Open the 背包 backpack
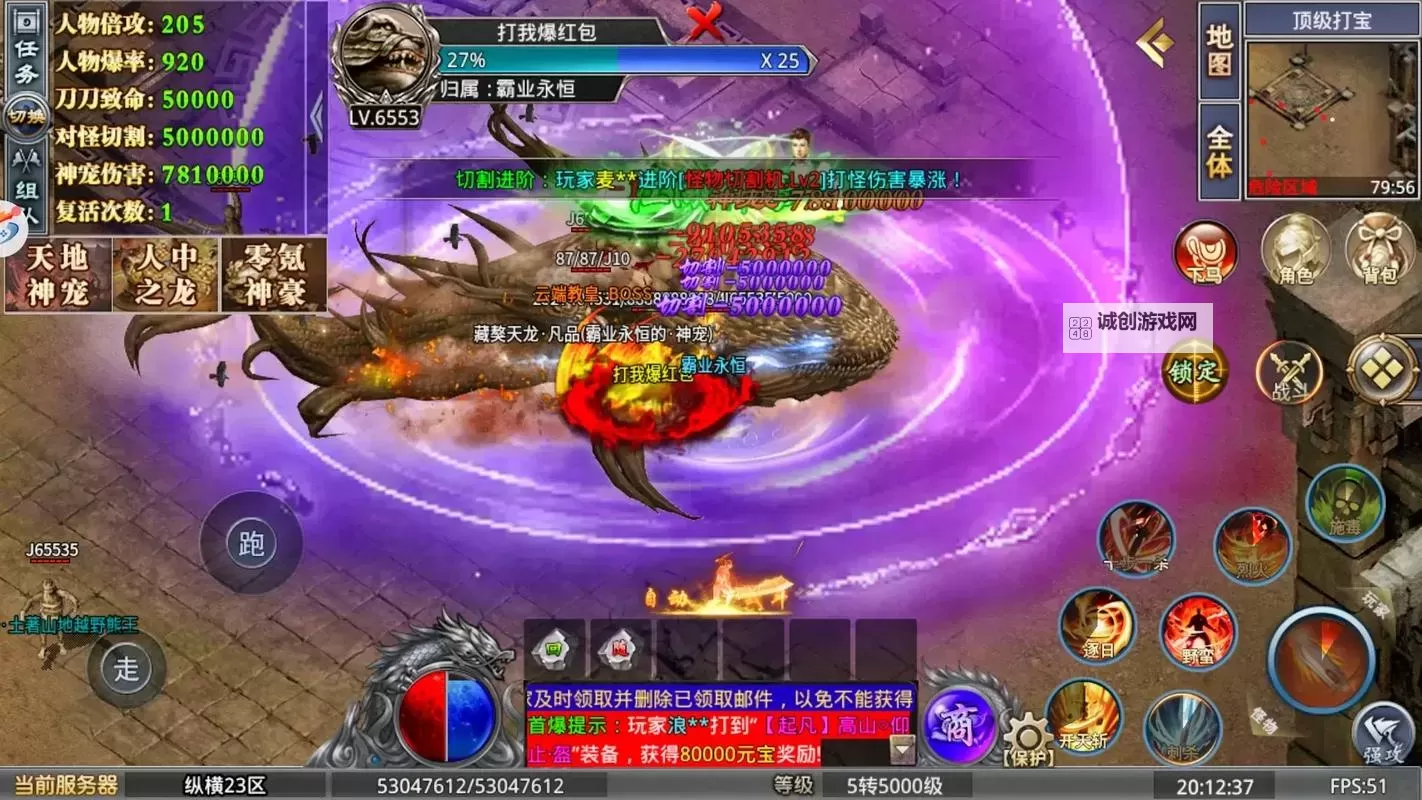The width and height of the screenshot is (1422, 800). tap(1380, 250)
